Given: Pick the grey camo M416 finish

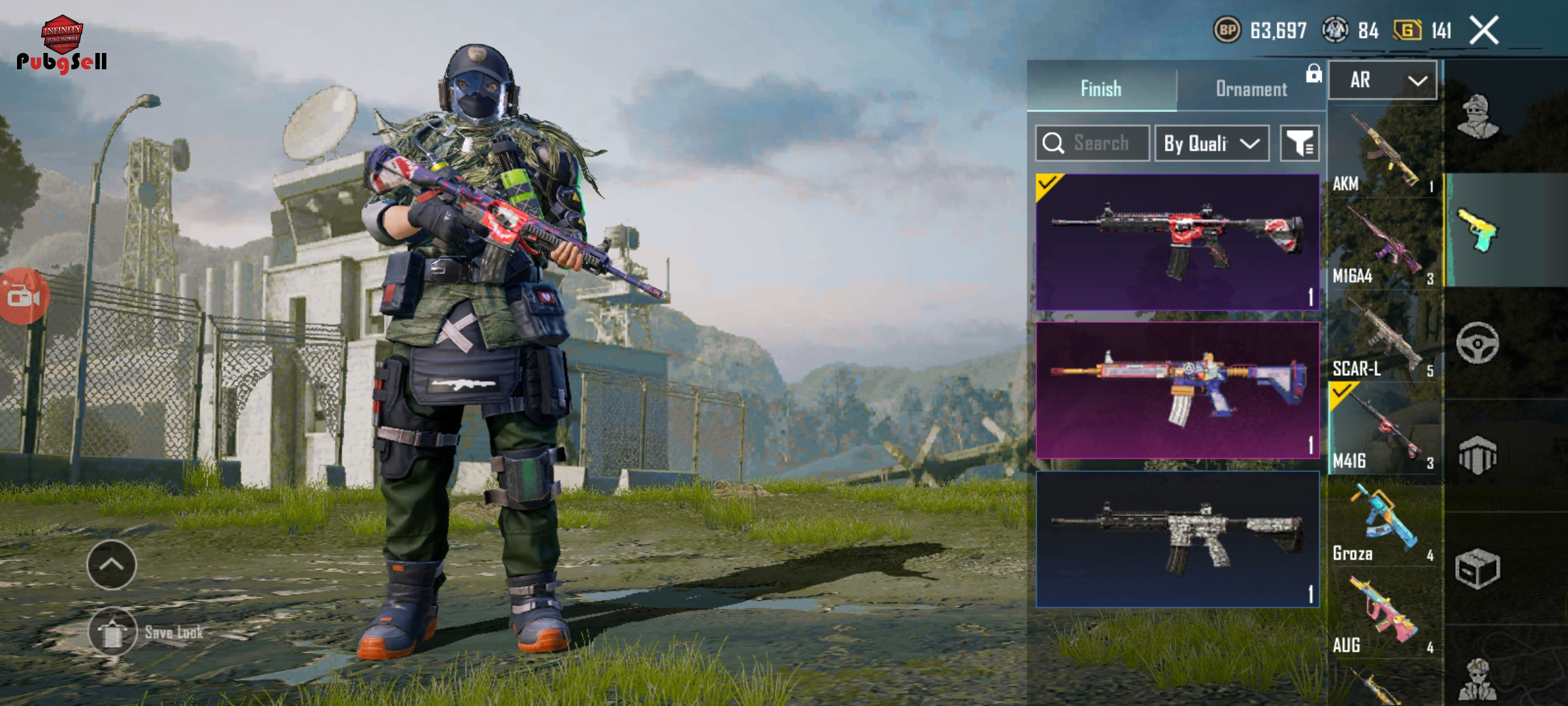Looking at the screenshot, I should pos(1177,539).
